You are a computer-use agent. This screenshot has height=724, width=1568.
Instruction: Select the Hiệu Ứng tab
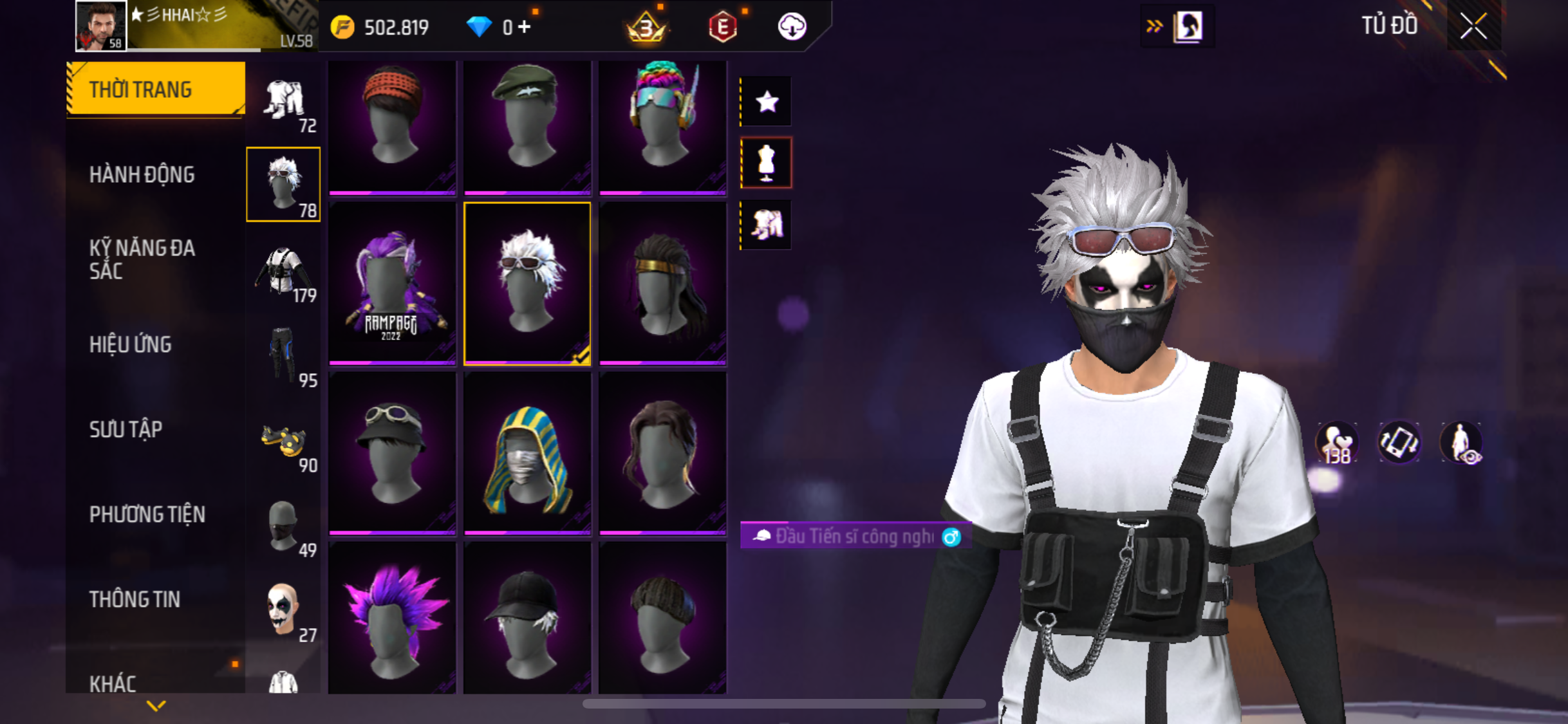131,344
